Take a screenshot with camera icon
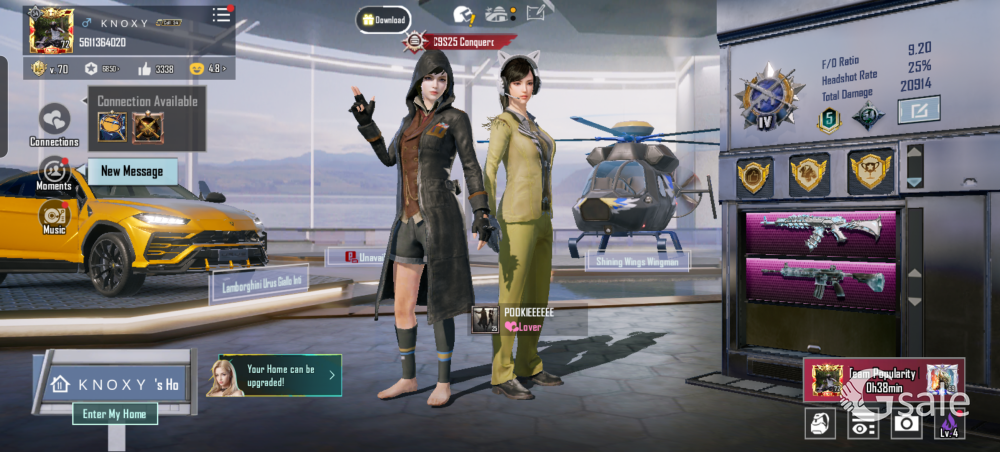 point(906,423)
